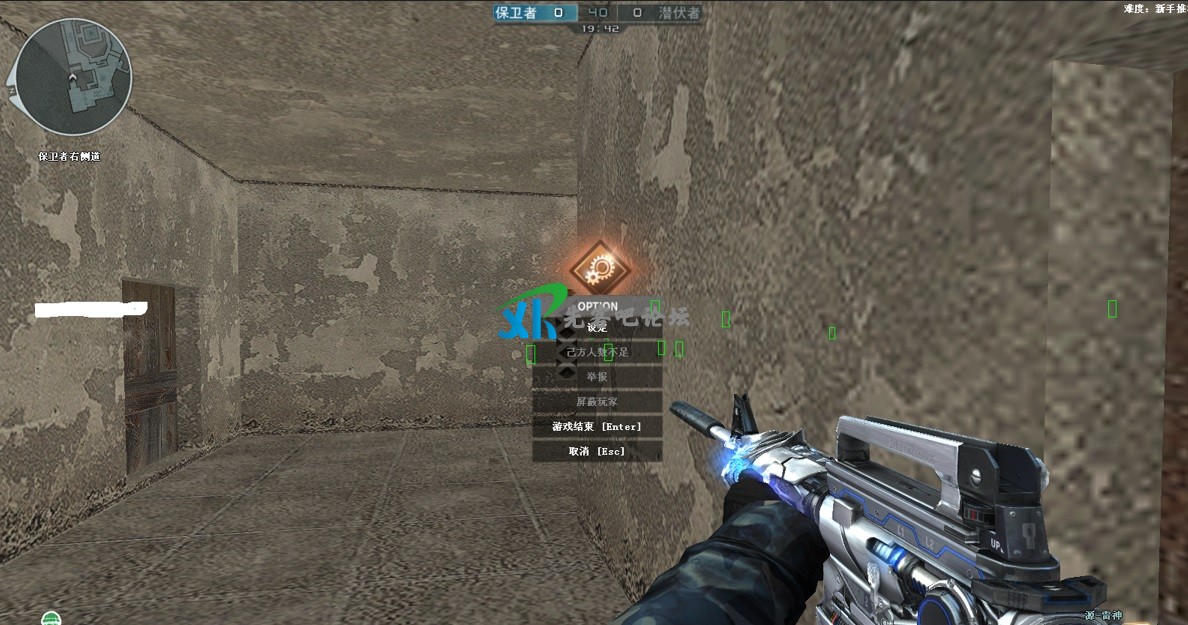Select the 己方人数不足 menu option
Screen dimensions: 1188x625
597,352
